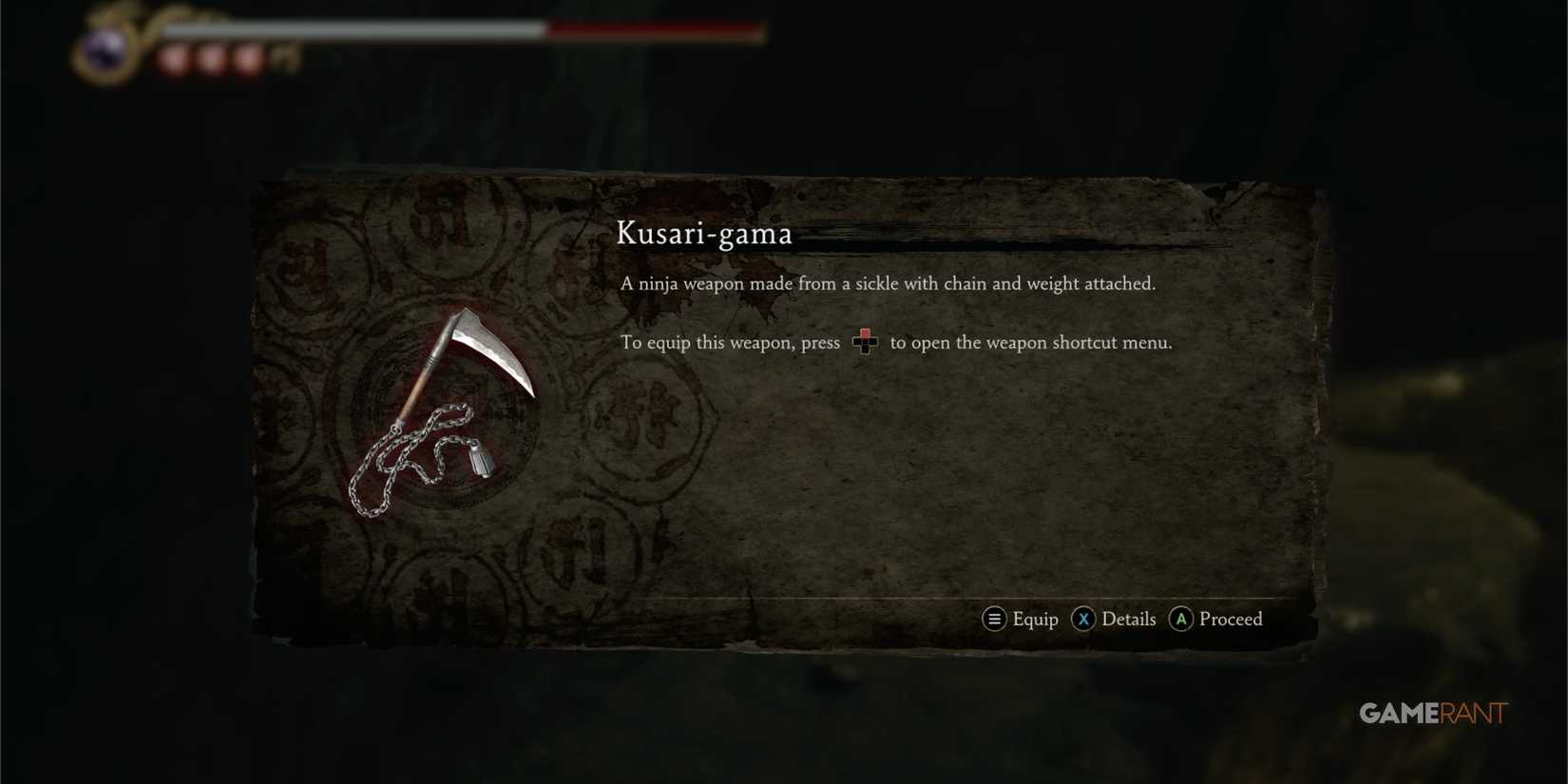The image size is (1568, 784).
Task: Click the green A button glyph
Action: [1180, 619]
